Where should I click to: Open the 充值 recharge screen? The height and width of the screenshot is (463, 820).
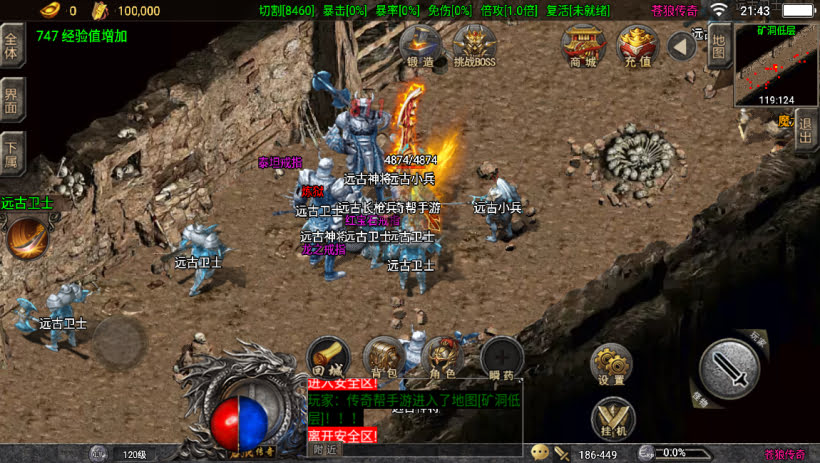coord(637,46)
